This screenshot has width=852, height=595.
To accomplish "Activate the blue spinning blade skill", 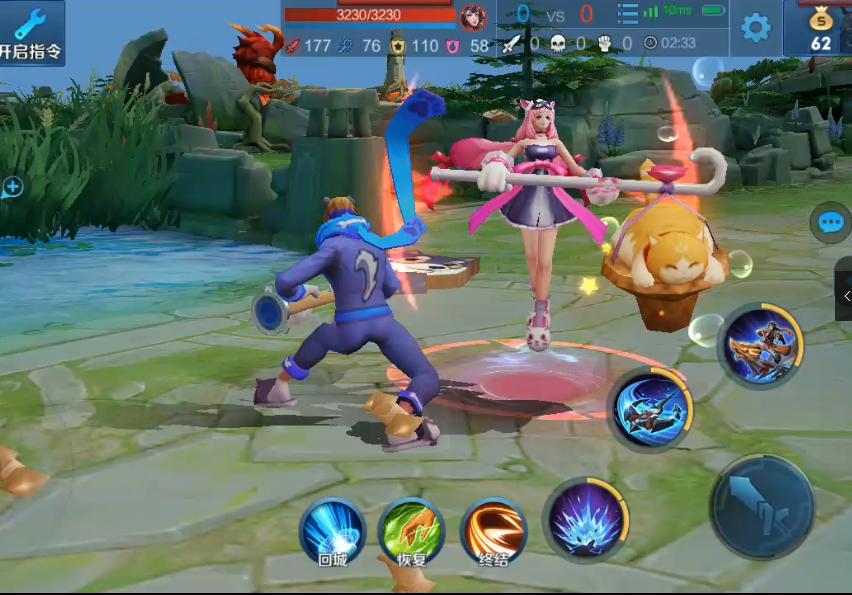I will coord(650,408).
